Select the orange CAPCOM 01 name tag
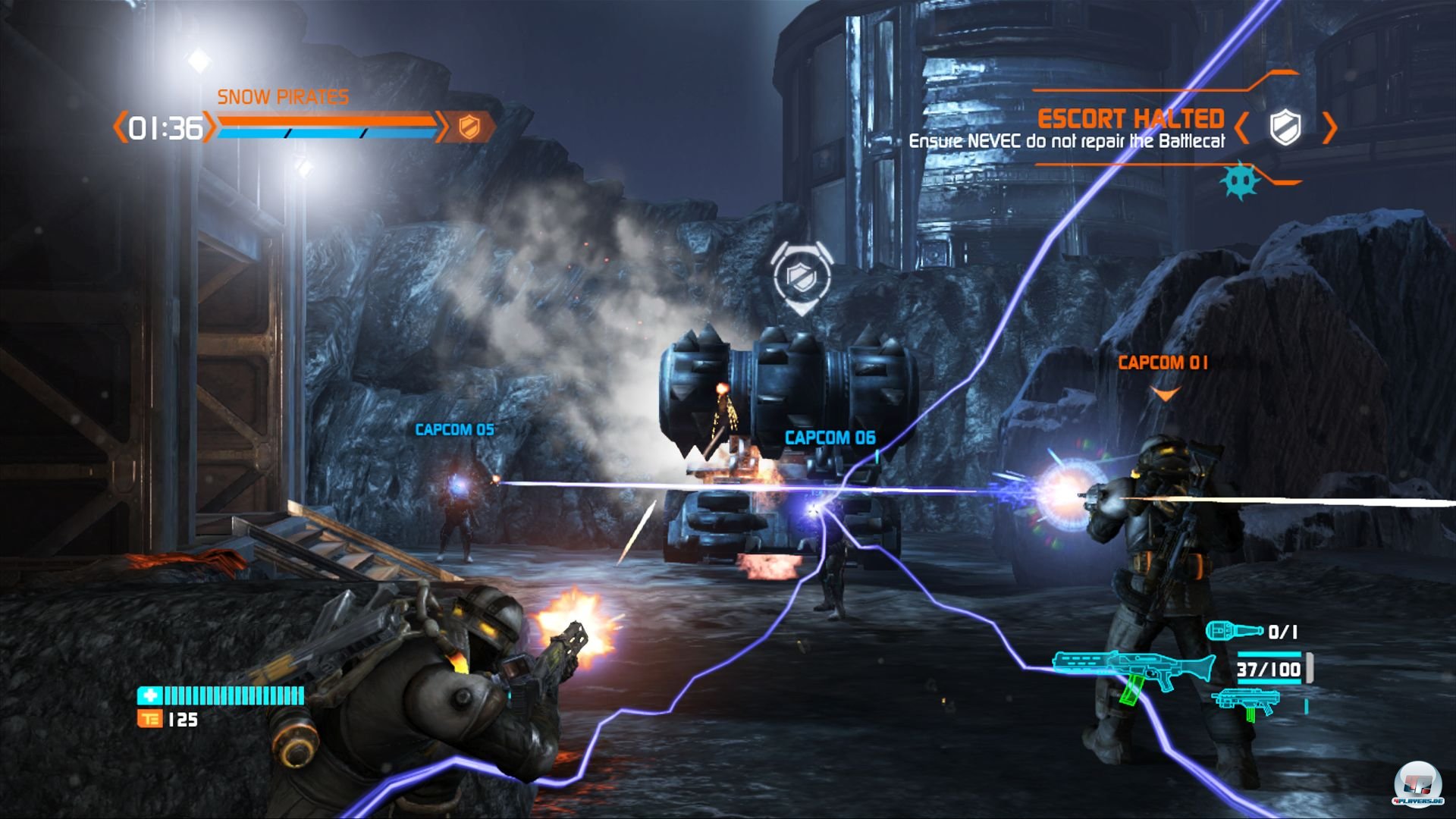 [1163, 363]
